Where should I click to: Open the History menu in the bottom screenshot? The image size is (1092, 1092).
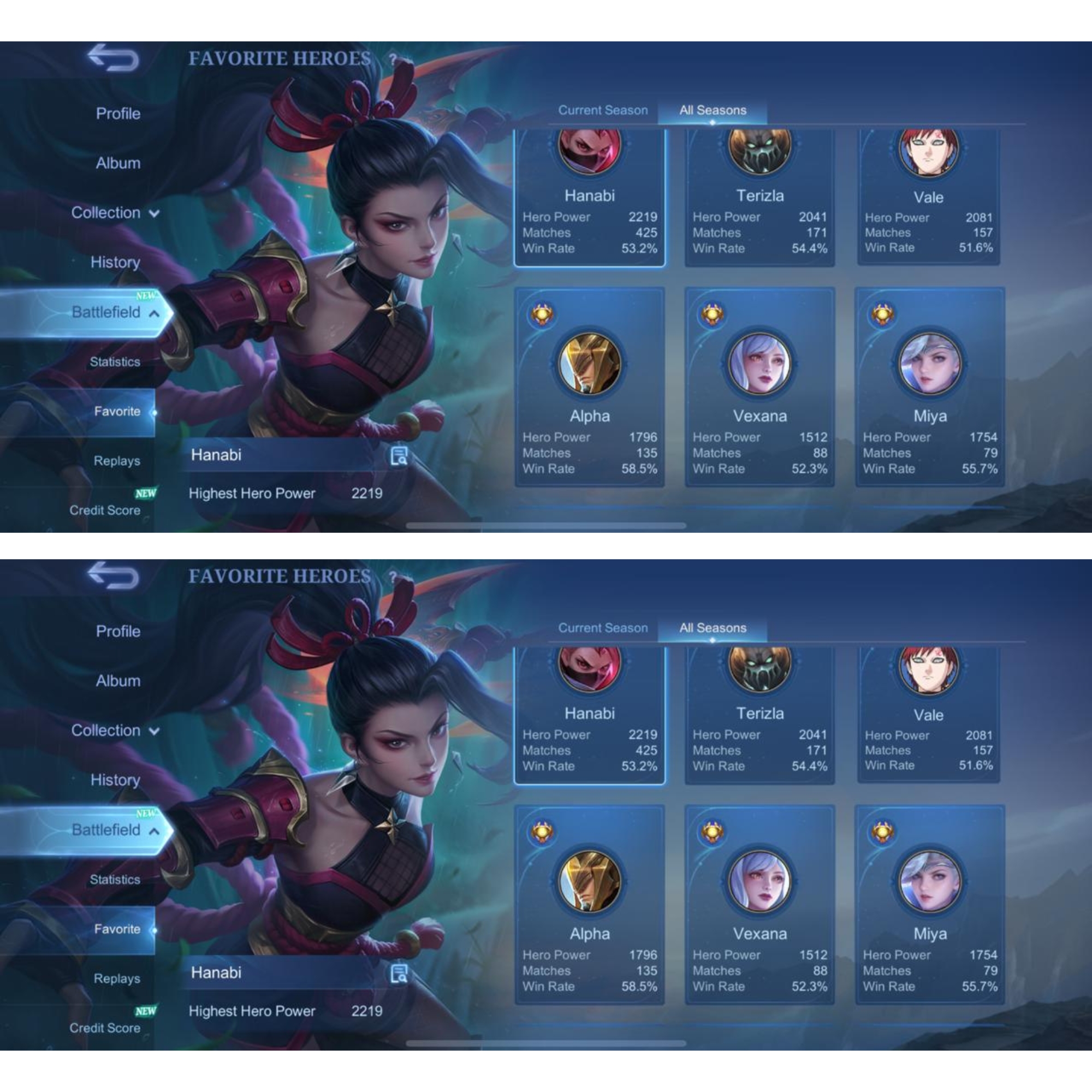(115, 781)
